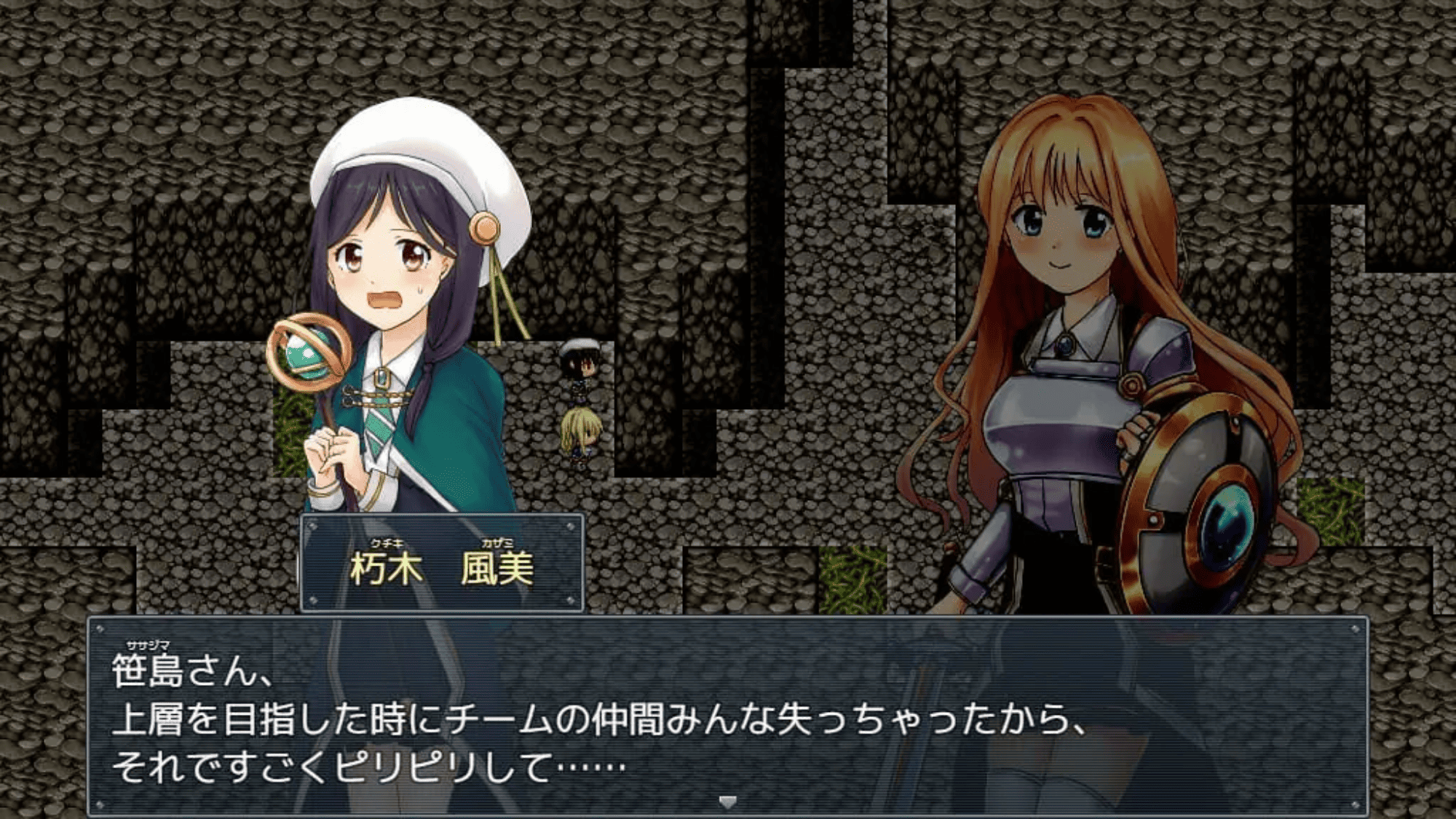Click the dialogue continue arrow indicator
The image size is (1456, 819).
[x=727, y=802]
